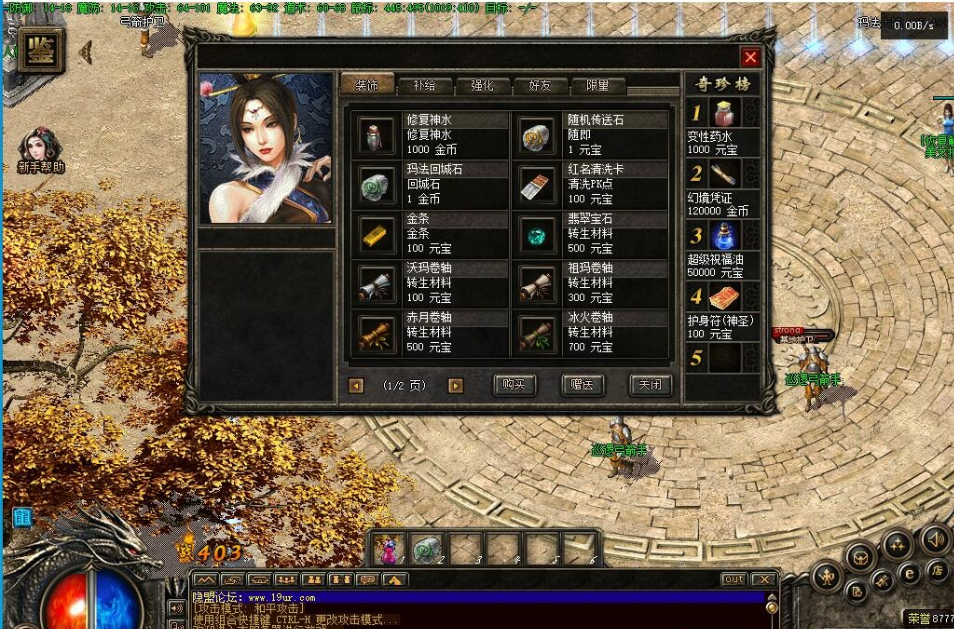The image size is (954, 629).
Task: Show the 限量 tab items
Action: tap(598, 86)
